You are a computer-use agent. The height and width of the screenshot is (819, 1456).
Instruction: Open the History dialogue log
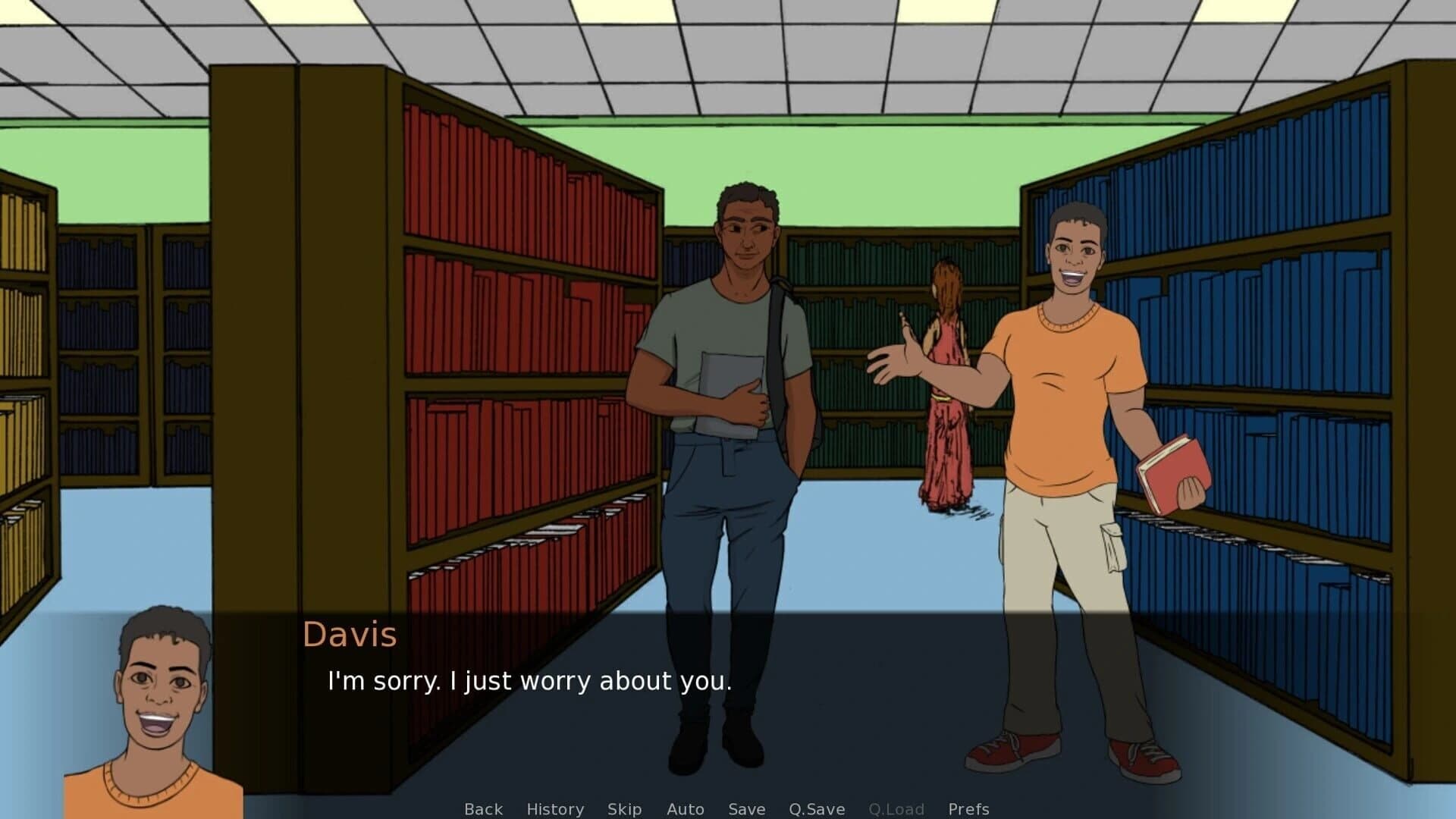tap(554, 809)
